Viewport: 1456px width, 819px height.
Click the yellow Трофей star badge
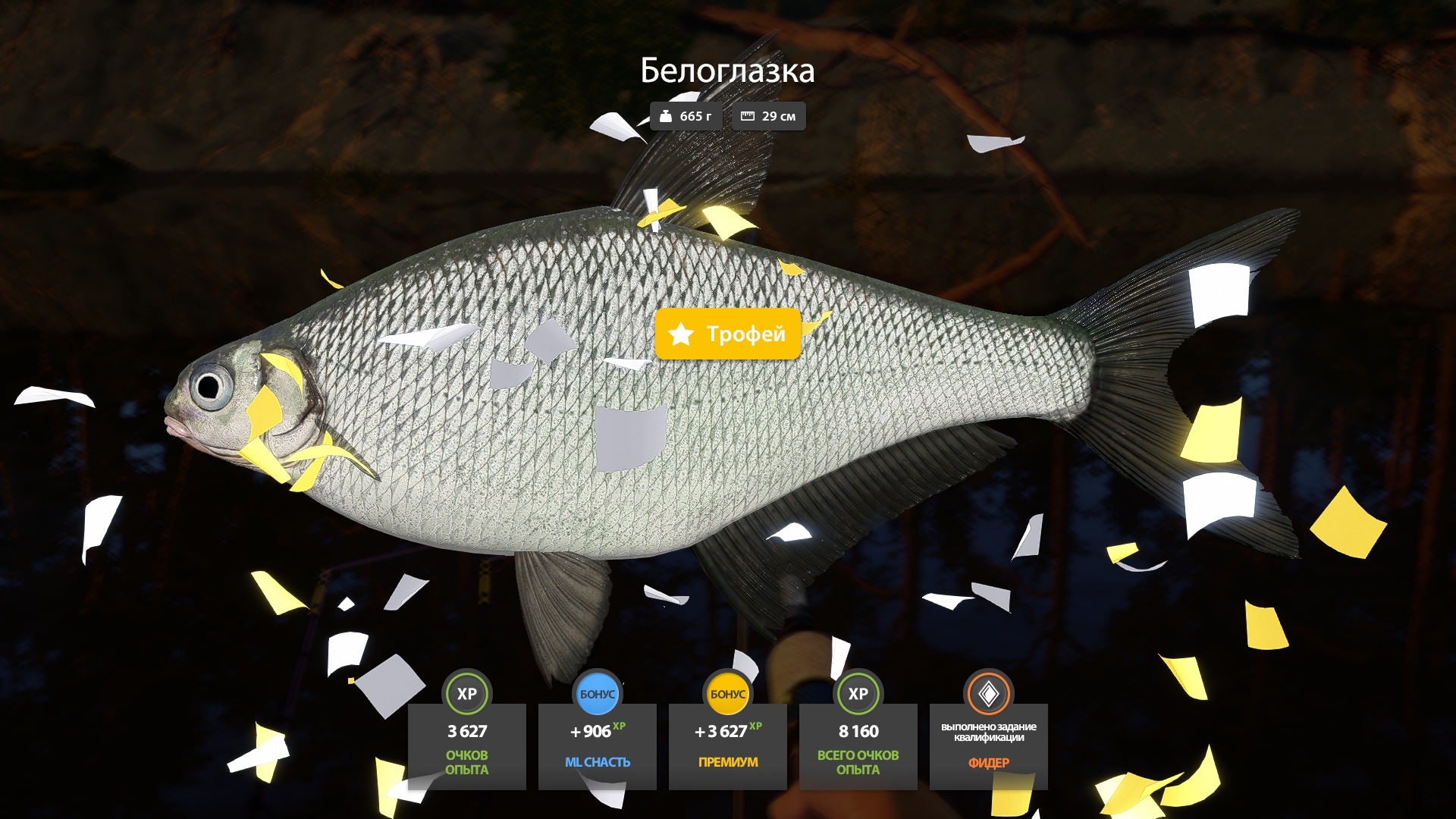[727, 334]
